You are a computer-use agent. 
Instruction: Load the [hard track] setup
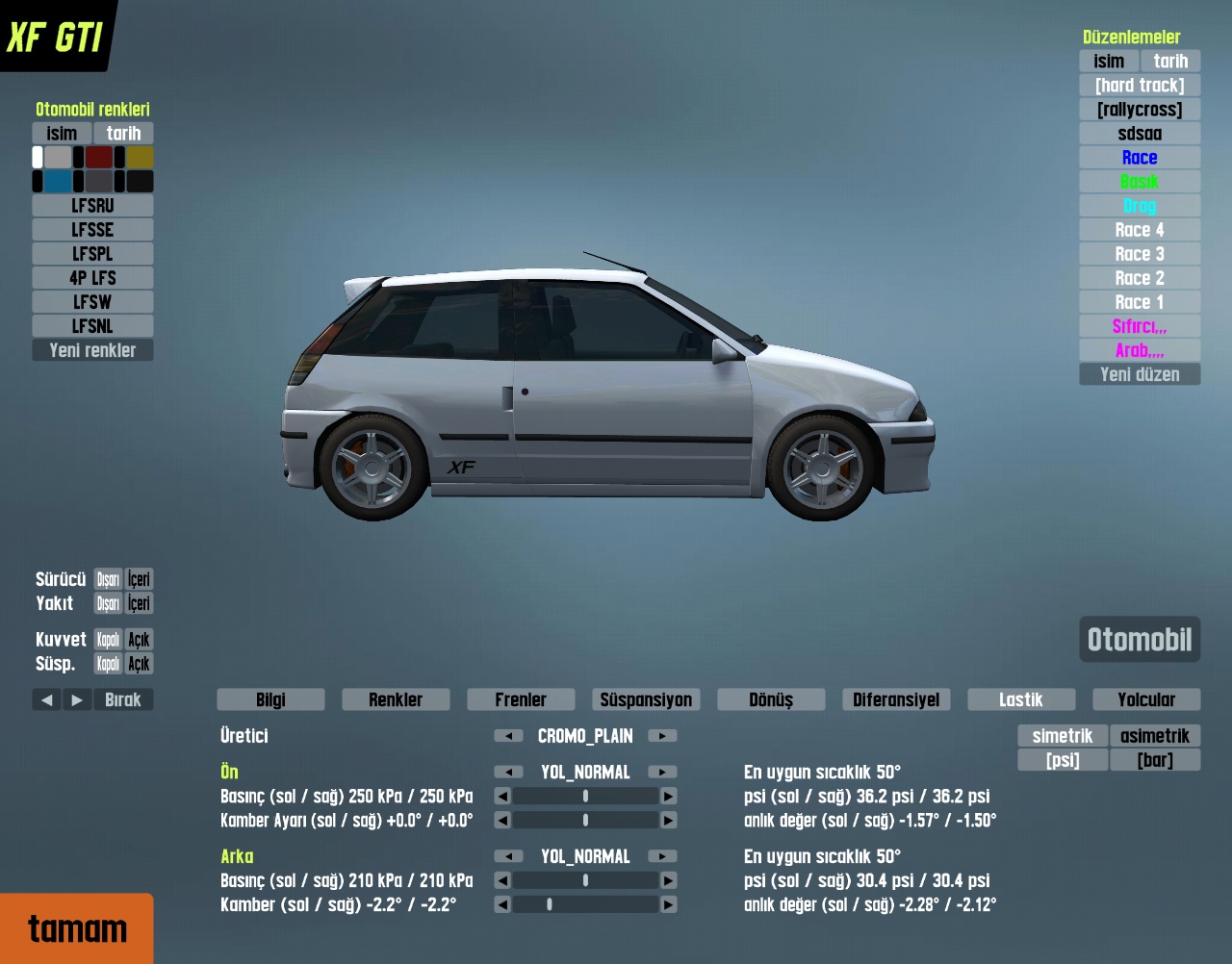pos(1140,86)
